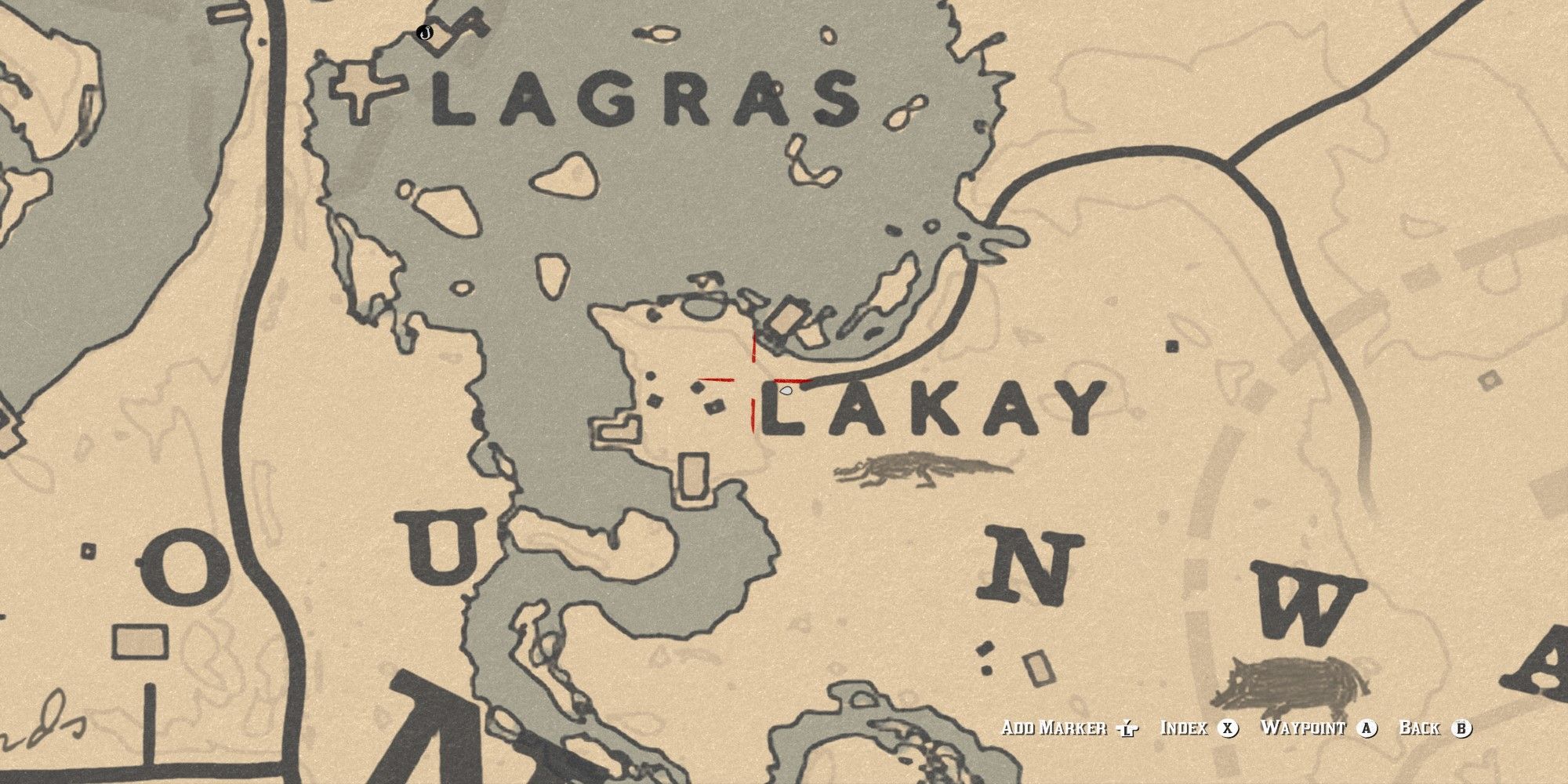This screenshot has height=784, width=1568.
Task: Set a Waypoint at the cursor location
Action: point(1305,727)
